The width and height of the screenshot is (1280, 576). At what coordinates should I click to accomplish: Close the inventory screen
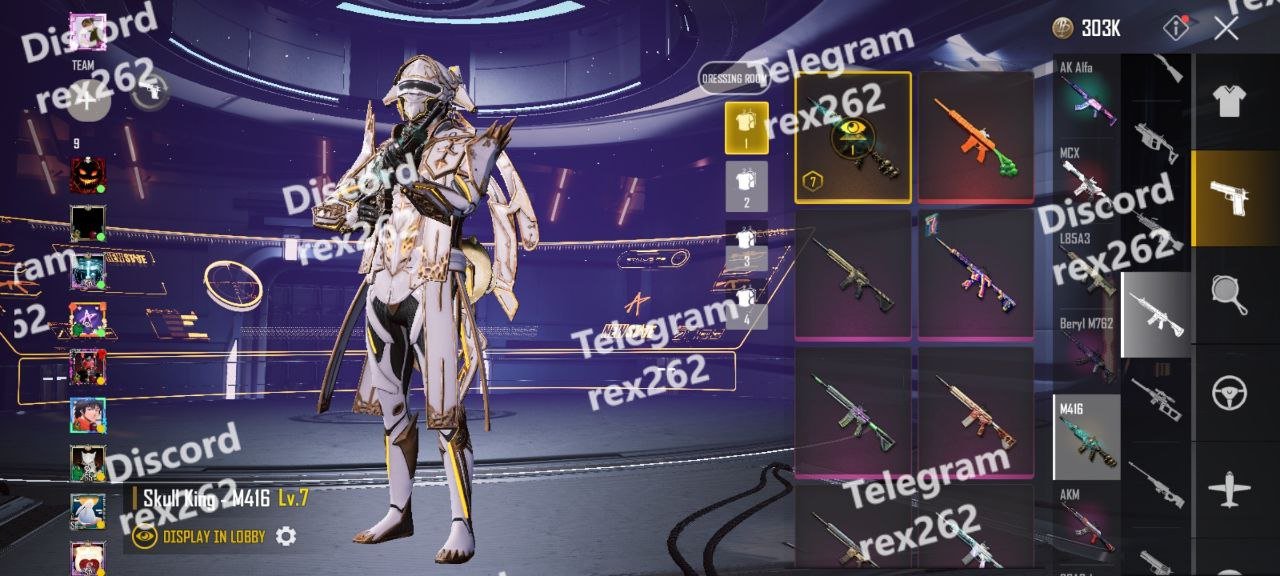tap(1226, 28)
